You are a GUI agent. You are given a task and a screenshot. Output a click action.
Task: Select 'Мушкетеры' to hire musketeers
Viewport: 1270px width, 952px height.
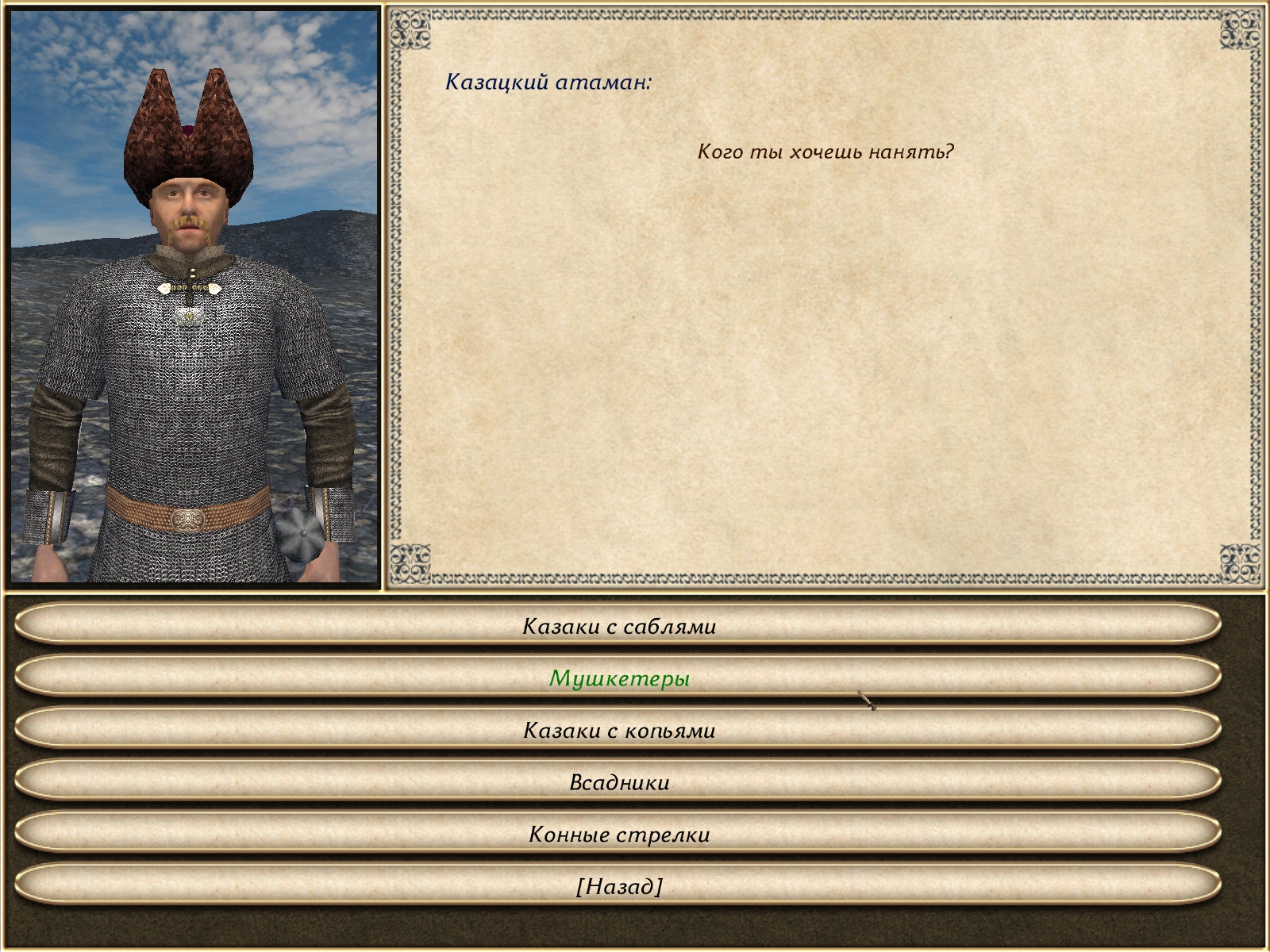click(619, 678)
